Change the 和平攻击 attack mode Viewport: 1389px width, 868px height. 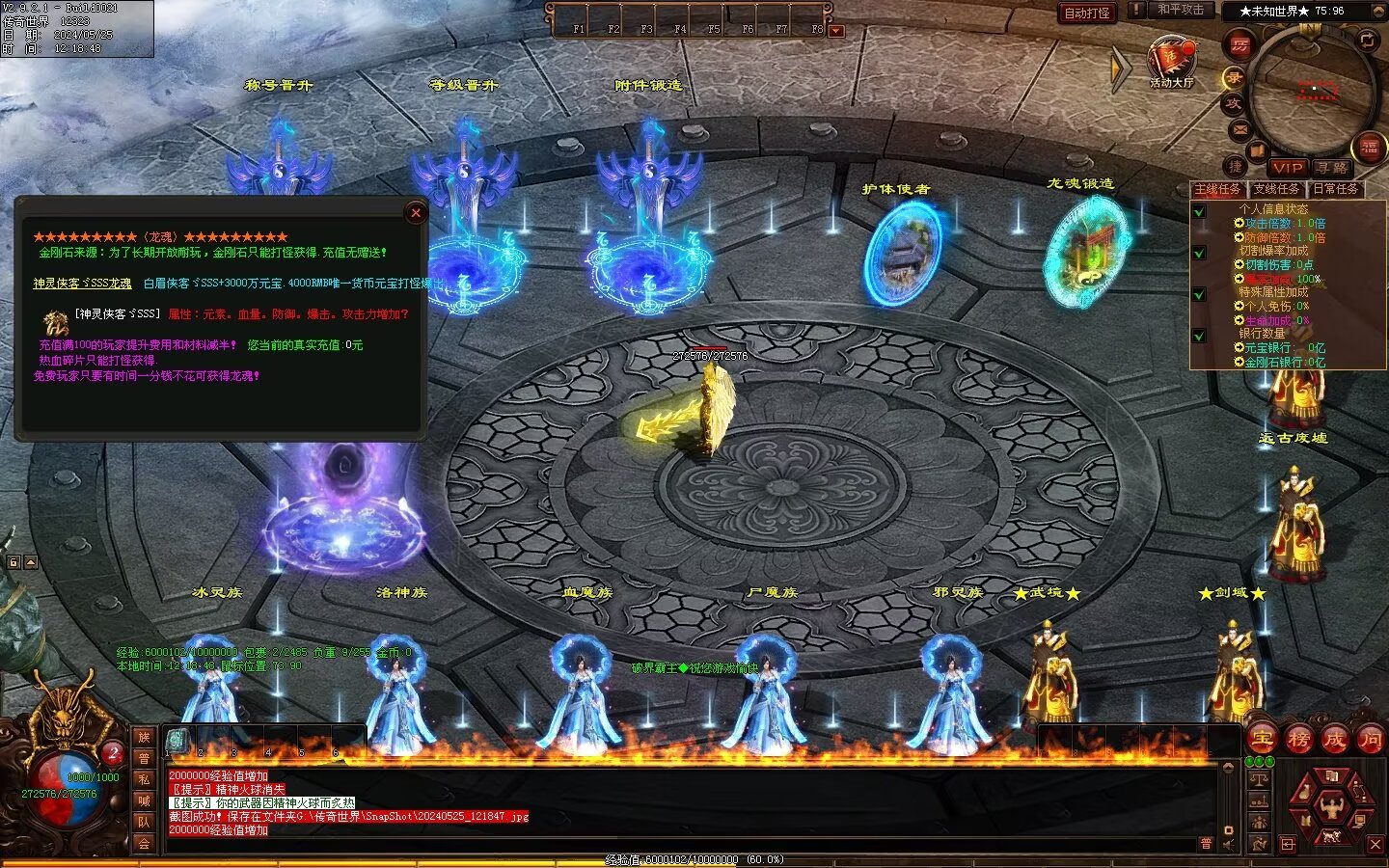click(1181, 10)
